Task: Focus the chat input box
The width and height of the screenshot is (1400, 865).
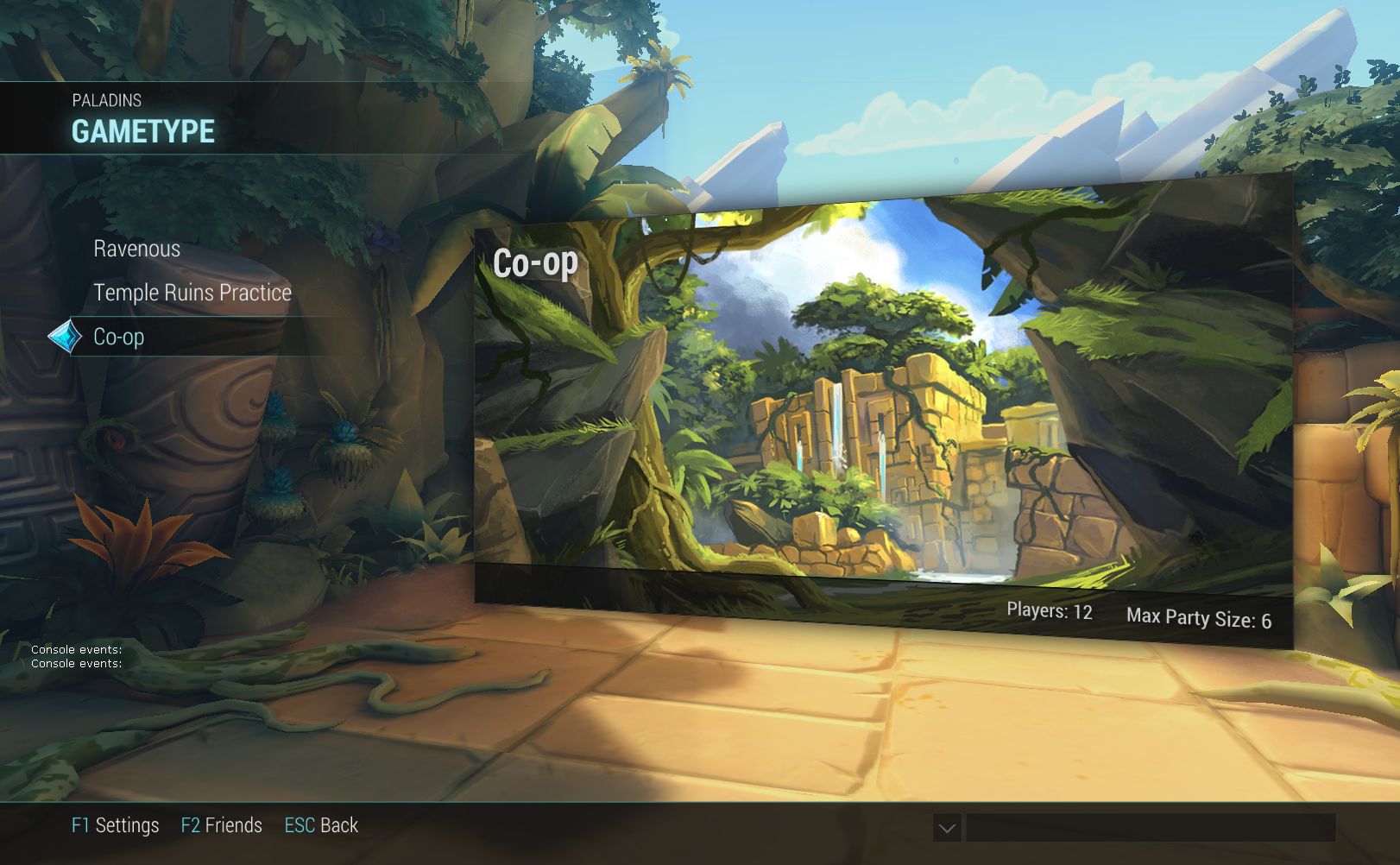Action: (1150, 828)
